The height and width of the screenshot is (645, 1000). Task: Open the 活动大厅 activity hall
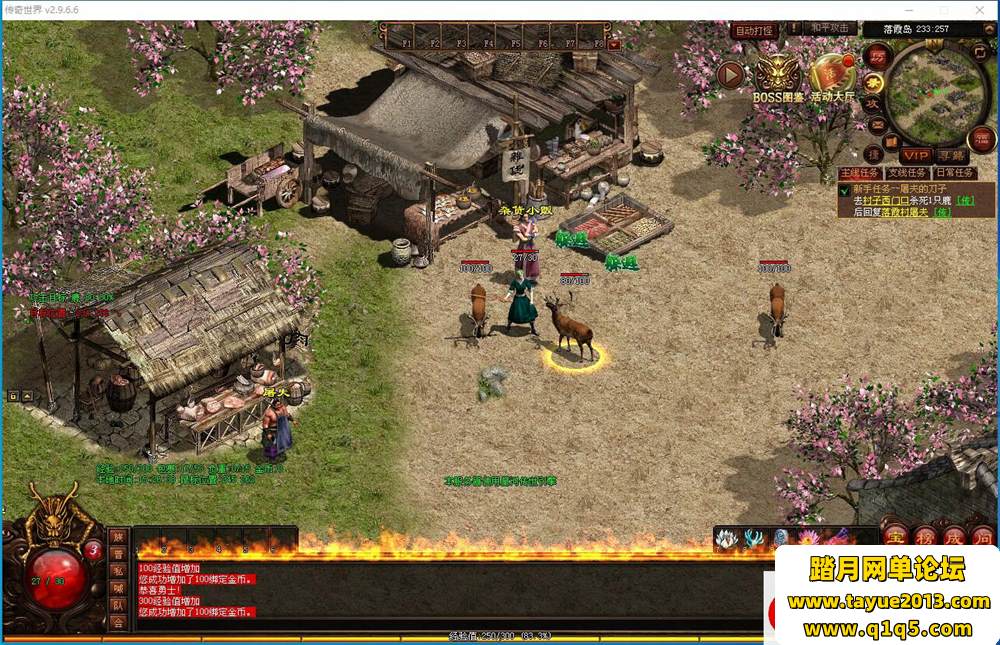coord(832,75)
